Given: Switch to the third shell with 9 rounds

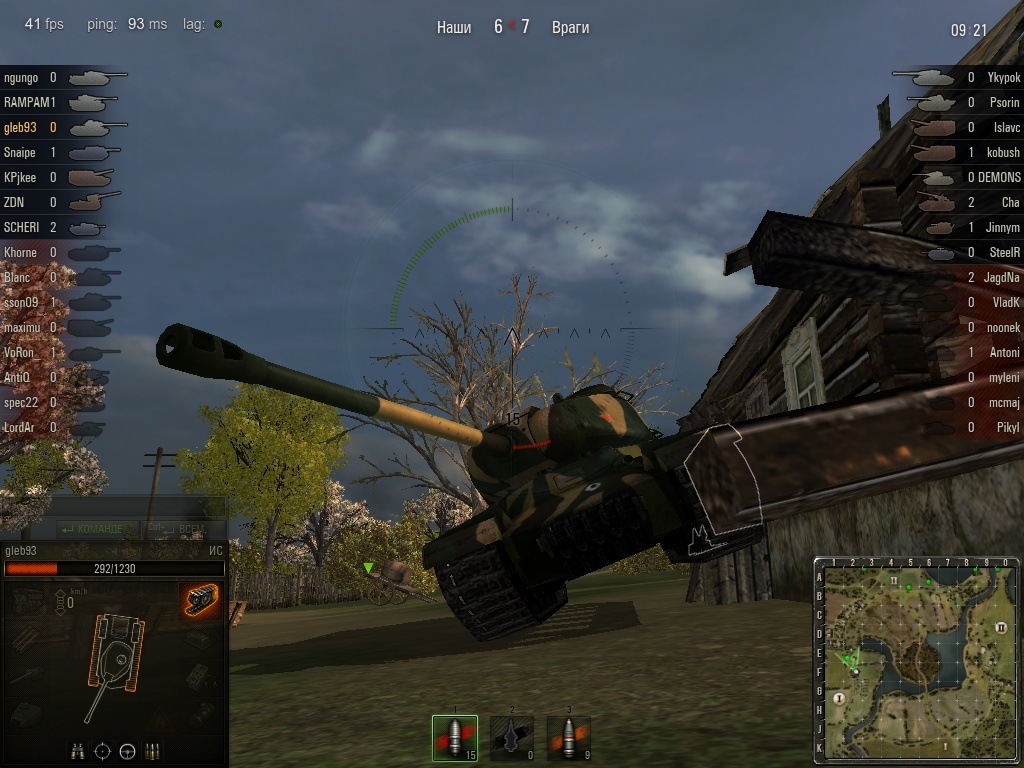Looking at the screenshot, I should click(568, 738).
